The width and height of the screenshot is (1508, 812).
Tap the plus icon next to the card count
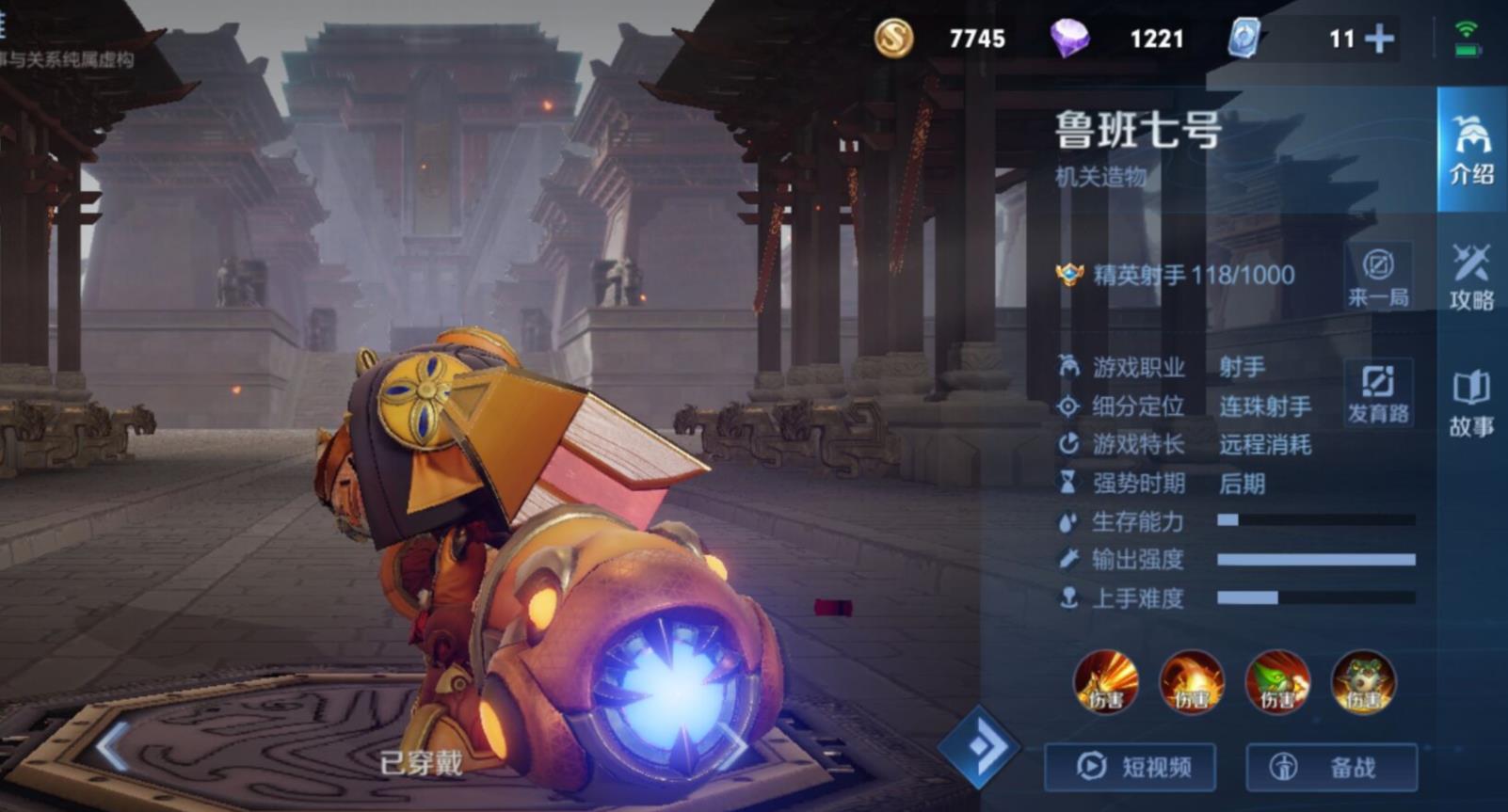[1380, 40]
